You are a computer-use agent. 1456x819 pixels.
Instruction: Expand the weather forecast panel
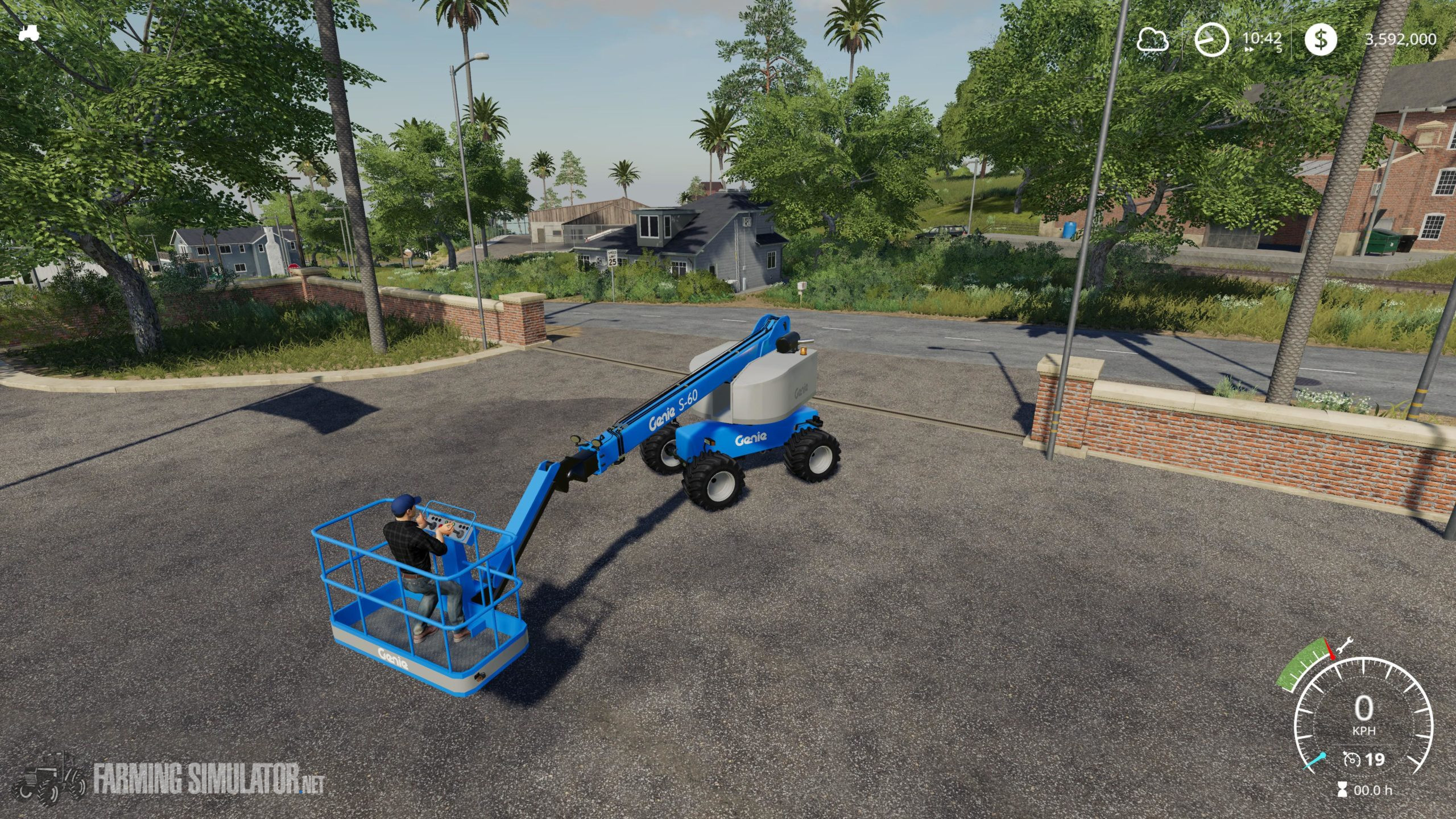pos(1152,40)
